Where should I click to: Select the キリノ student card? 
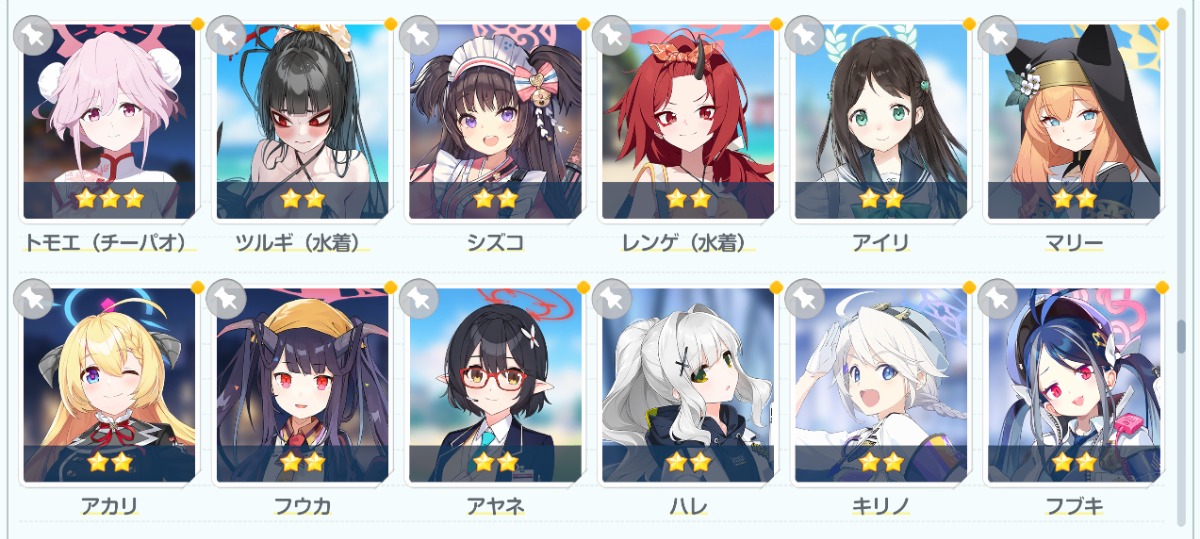click(882, 385)
